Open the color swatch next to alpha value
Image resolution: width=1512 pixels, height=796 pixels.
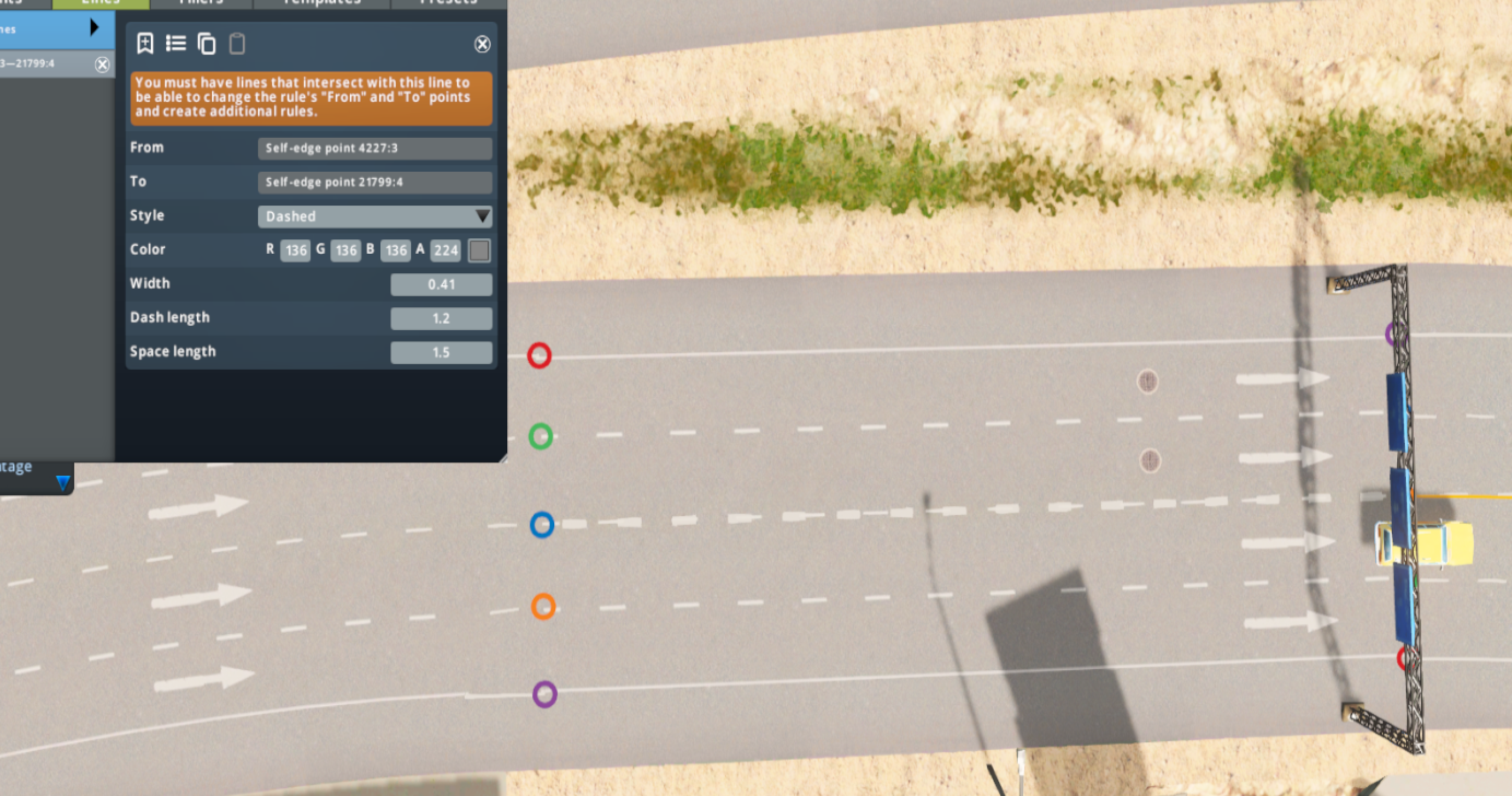pos(478,250)
